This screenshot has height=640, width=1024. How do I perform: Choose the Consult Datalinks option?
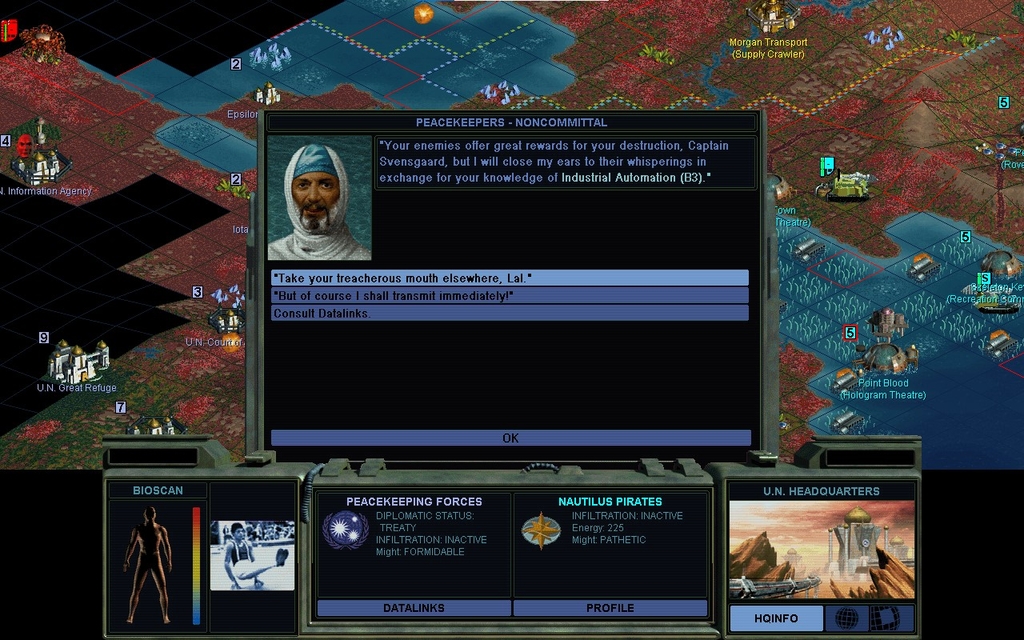click(x=509, y=313)
